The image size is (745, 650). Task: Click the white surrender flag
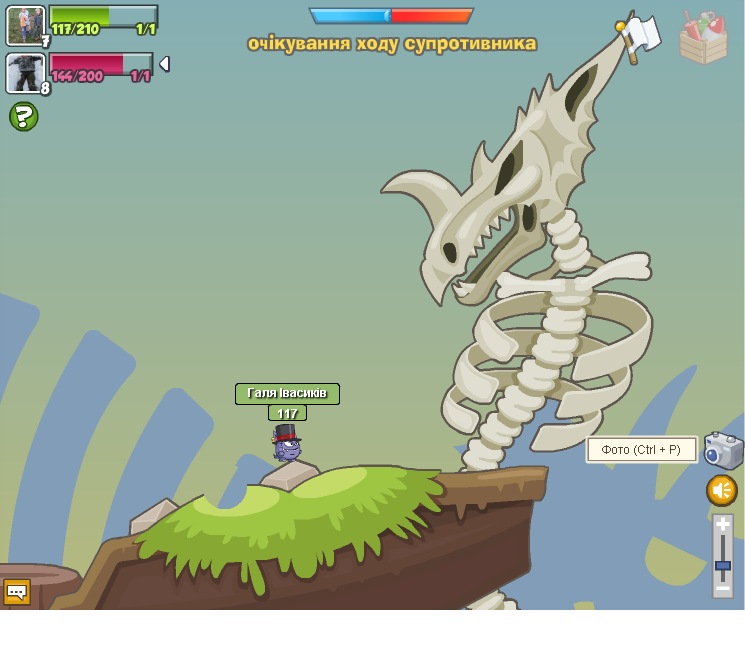point(639,36)
